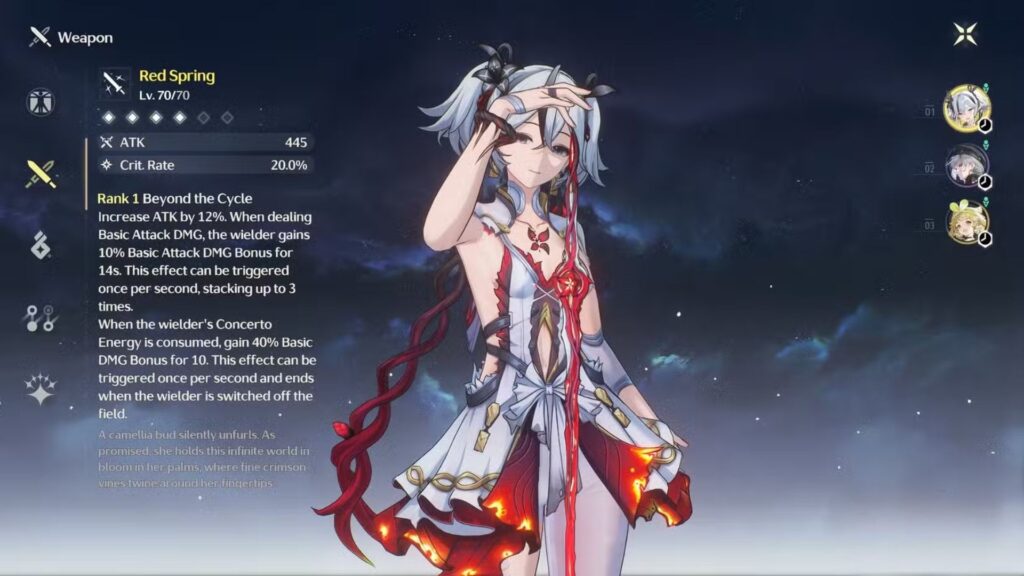Show the Resonance Chain star tab
The image size is (1024, 576).
tap(41, 389)
